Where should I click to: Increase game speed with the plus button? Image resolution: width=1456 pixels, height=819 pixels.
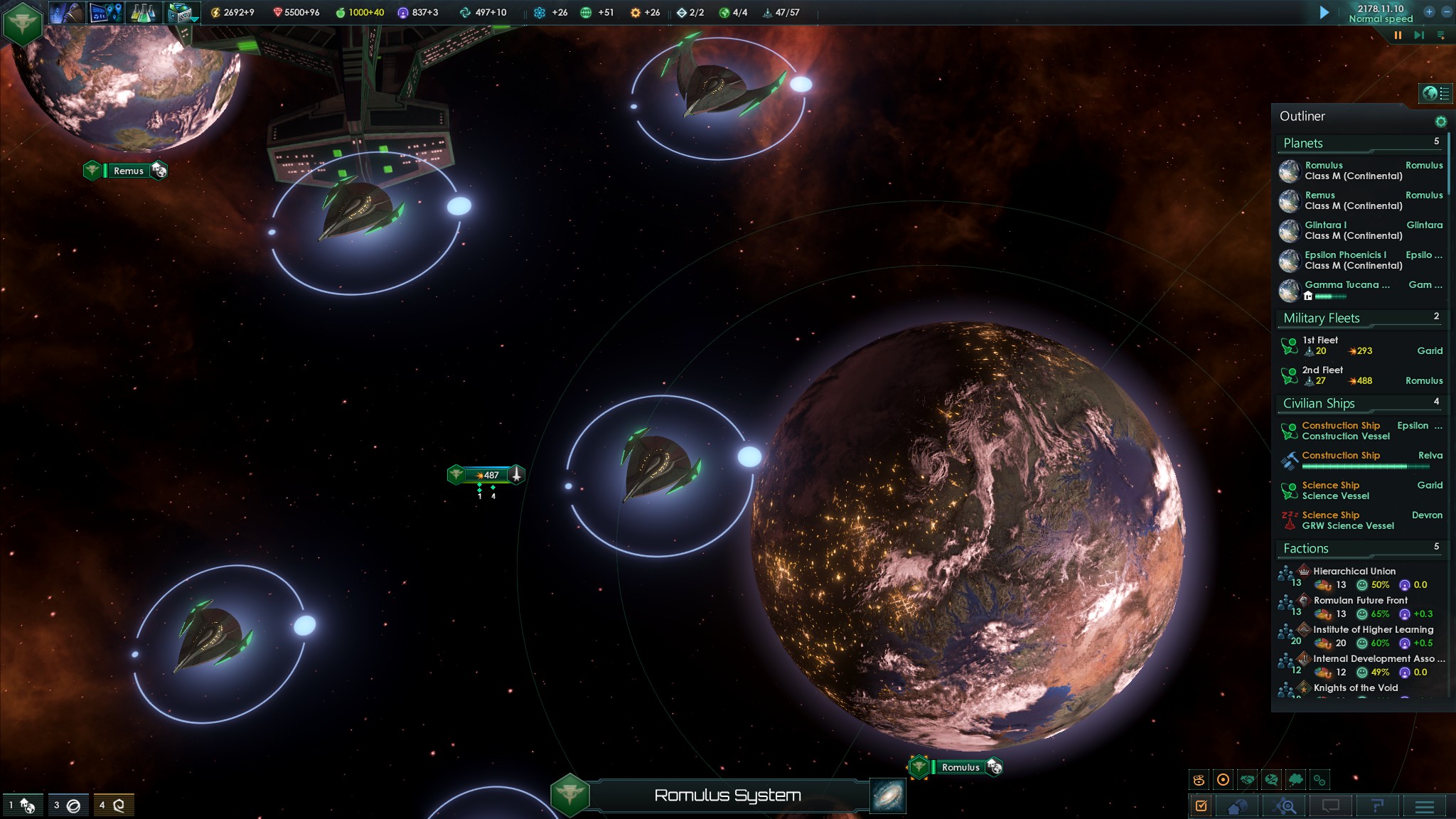[1429, 12]
